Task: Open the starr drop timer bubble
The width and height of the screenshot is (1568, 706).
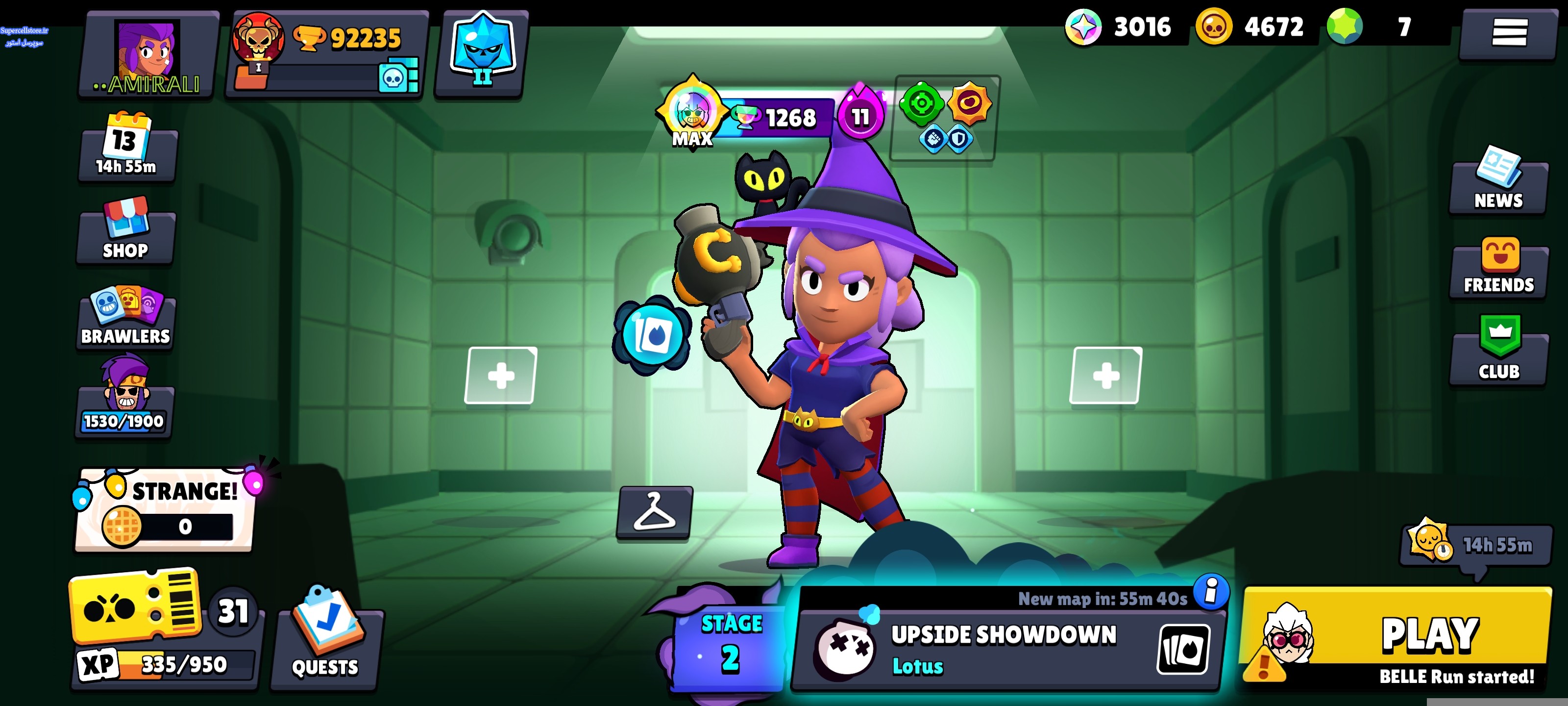Action: point(1475,545)
